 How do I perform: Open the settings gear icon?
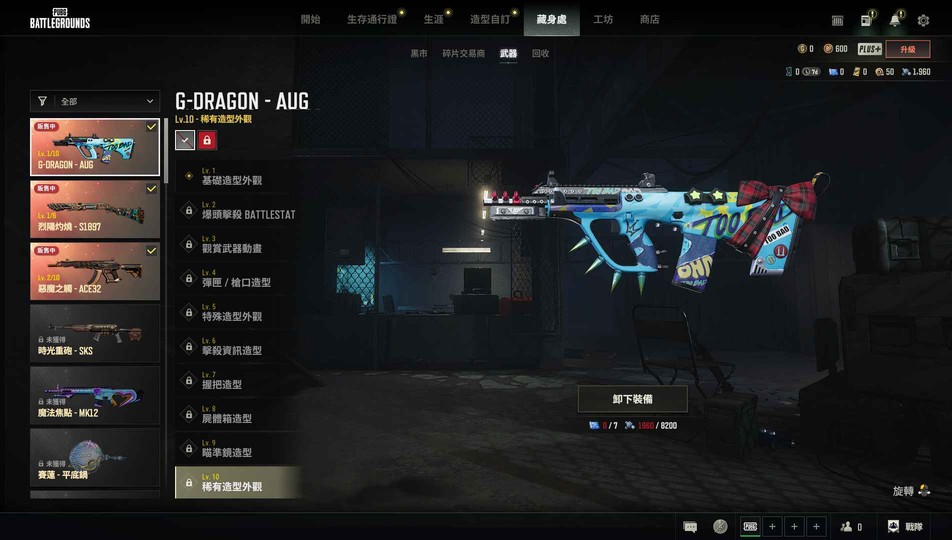923,20
